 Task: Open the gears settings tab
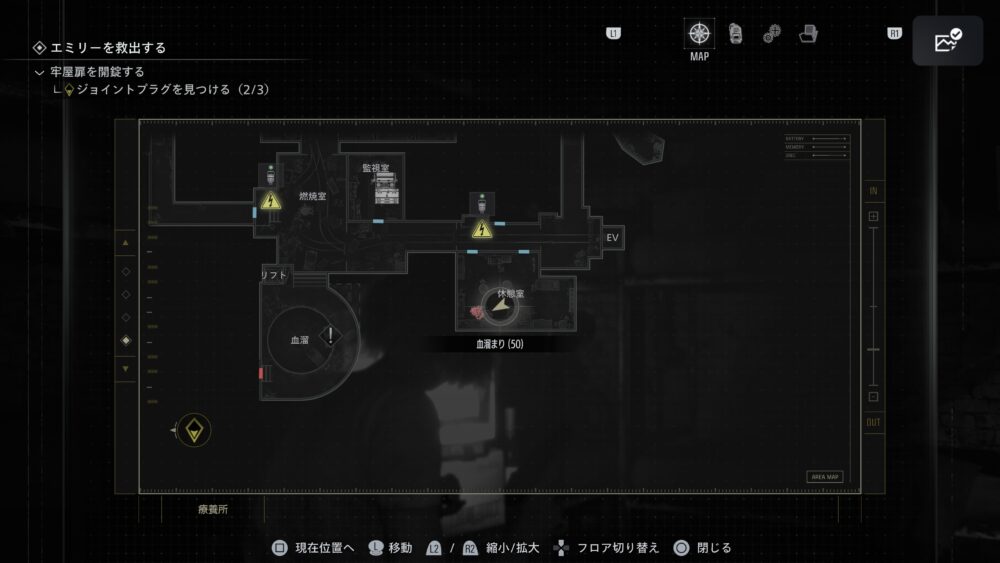pyautogui.click(x=772, y=34)
